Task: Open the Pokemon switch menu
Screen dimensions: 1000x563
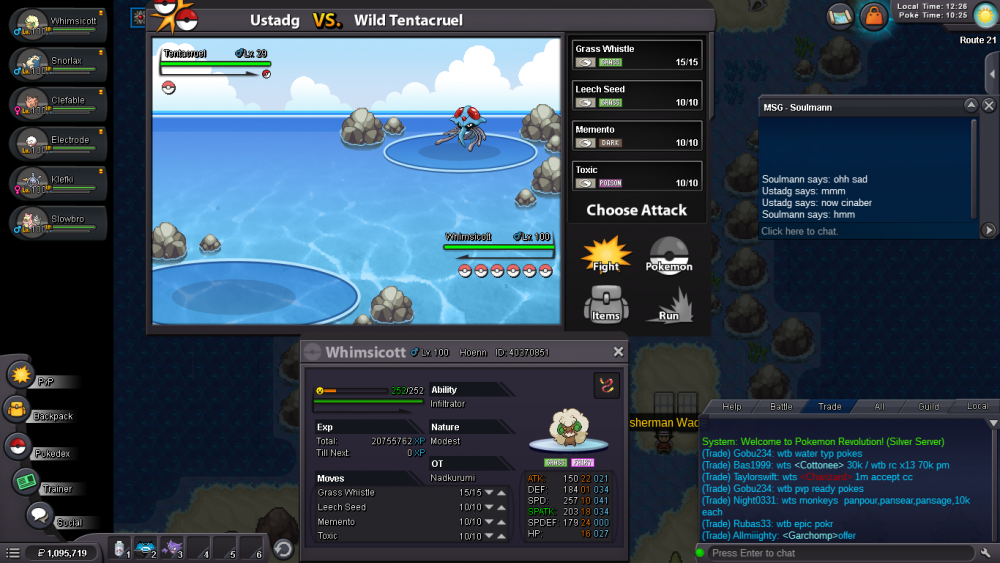Action: (669, 255)
